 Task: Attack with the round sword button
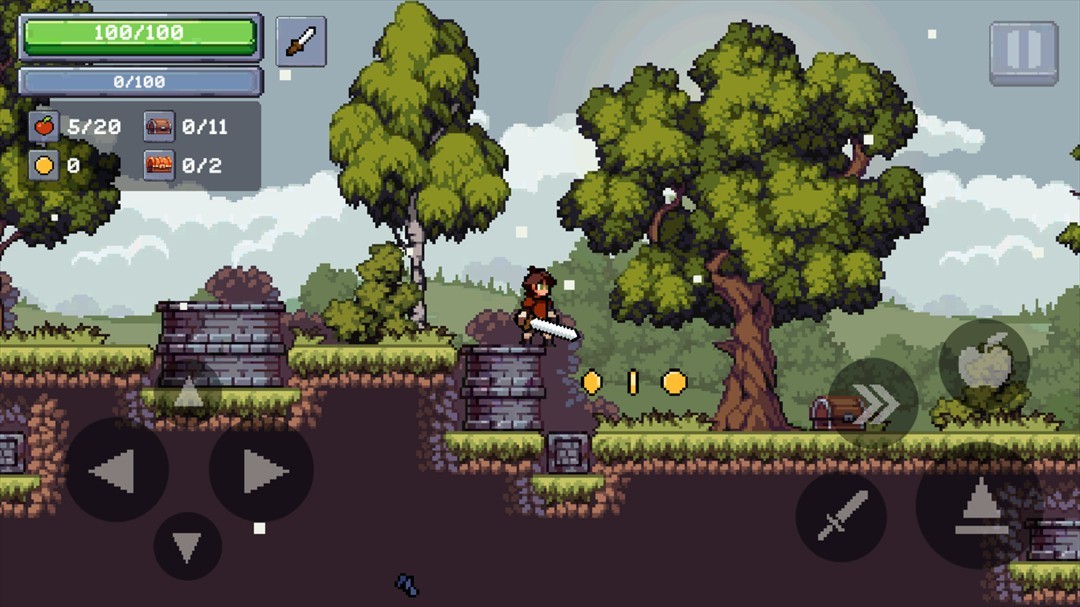pyautogui.click(x=840, y=516)
